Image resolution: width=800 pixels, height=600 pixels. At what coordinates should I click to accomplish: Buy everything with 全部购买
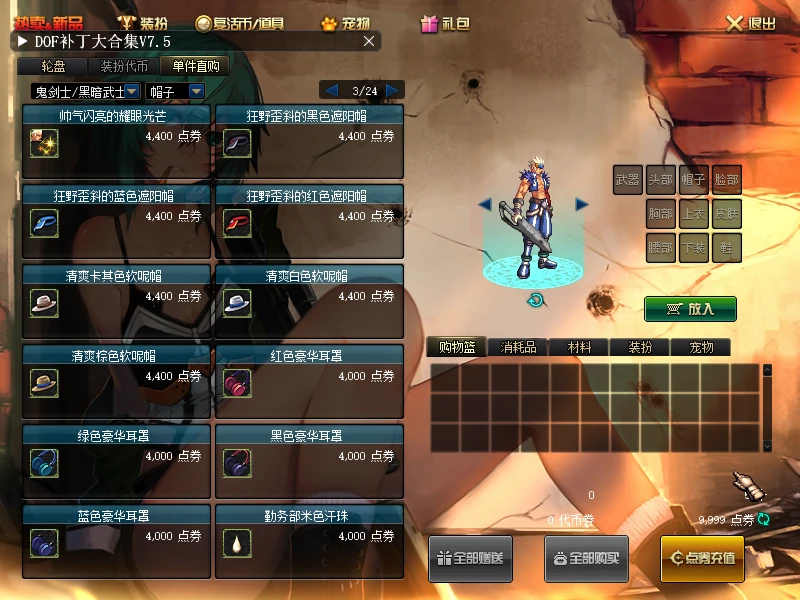pos(586,557)
